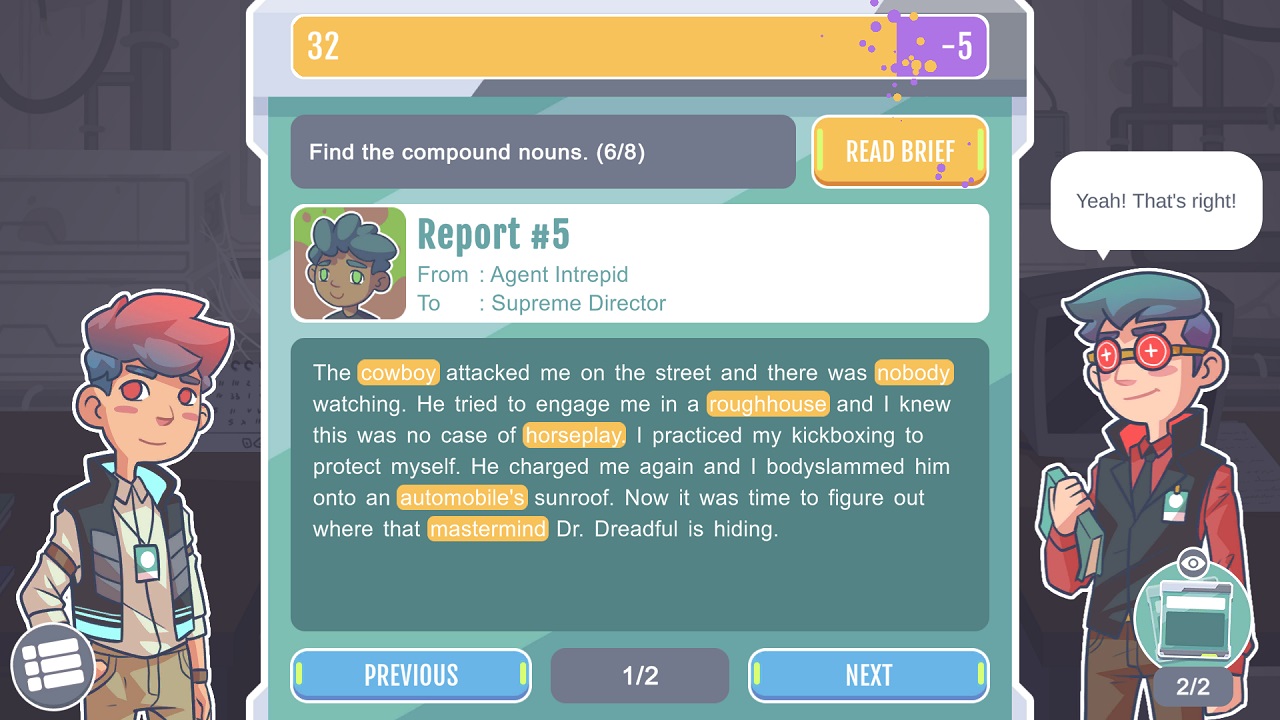
Task: Click Agent Intrepid's avatar portrait
Action: pyautogui.click(x=349, y=262)
